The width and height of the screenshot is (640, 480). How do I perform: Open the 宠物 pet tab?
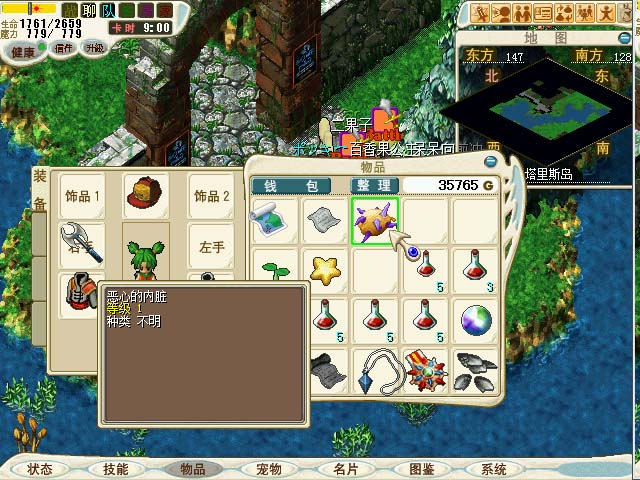(x=268, y=469)
